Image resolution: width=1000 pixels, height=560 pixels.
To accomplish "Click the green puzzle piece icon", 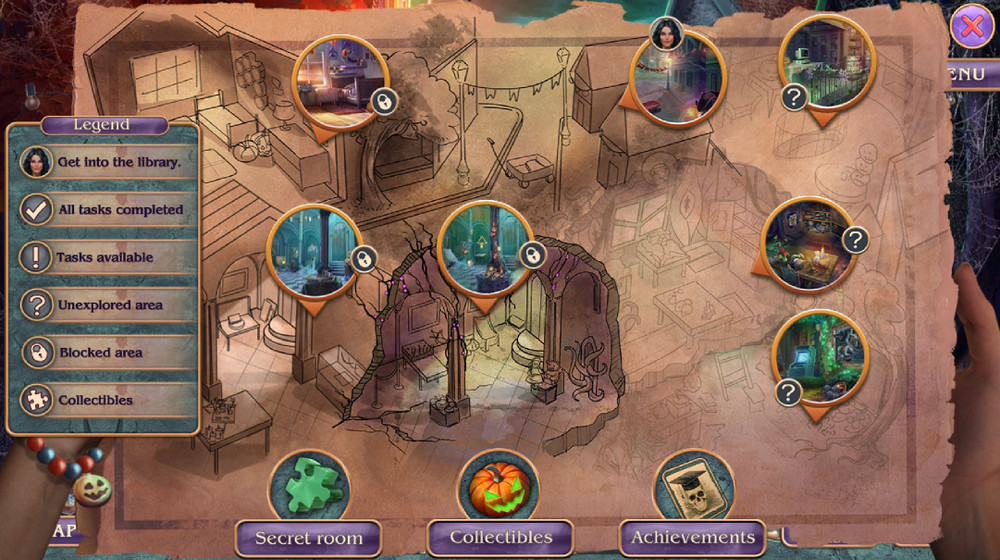I will pos(308,486).
